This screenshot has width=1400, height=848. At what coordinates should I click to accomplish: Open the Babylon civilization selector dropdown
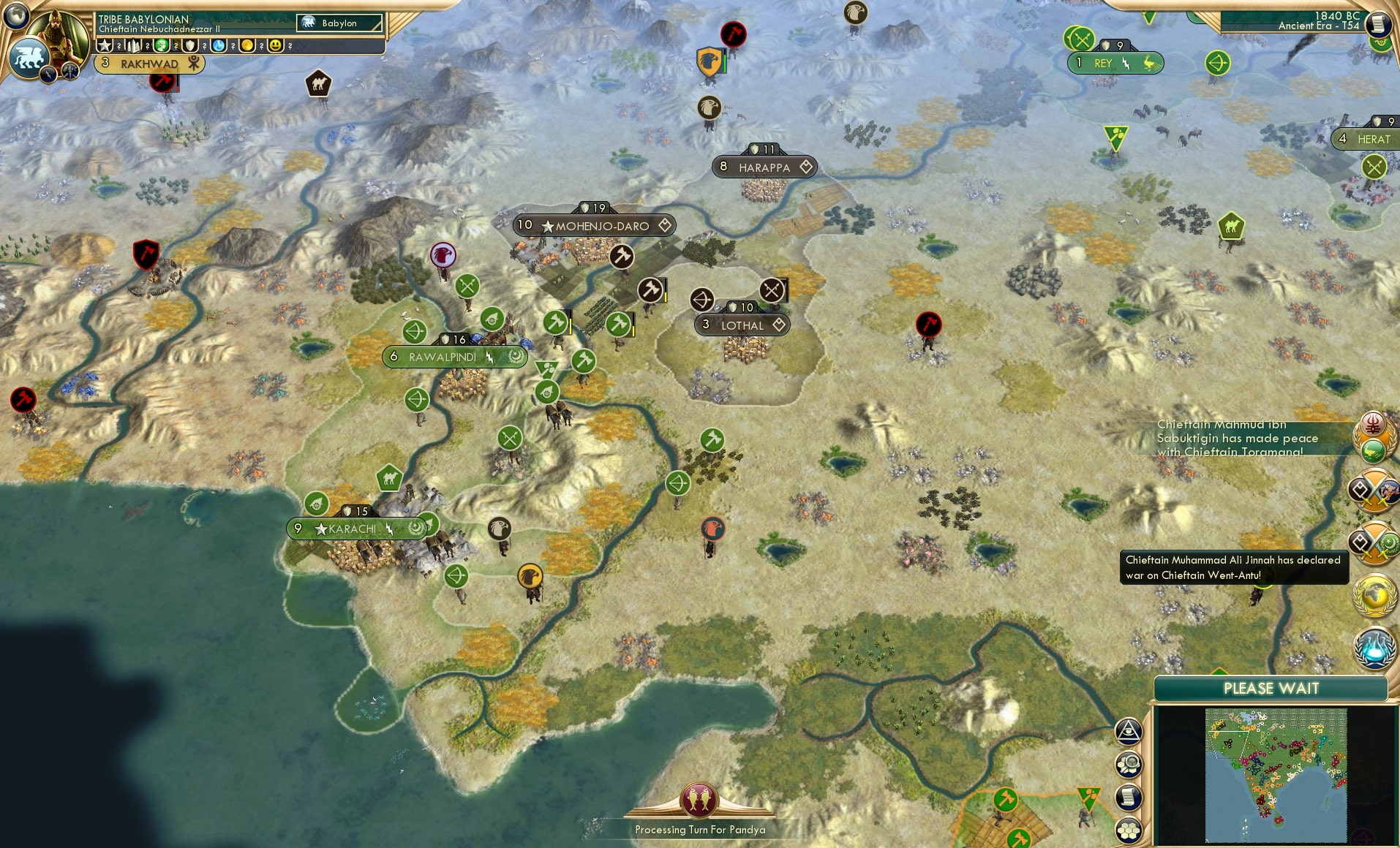tap(340, 23)
